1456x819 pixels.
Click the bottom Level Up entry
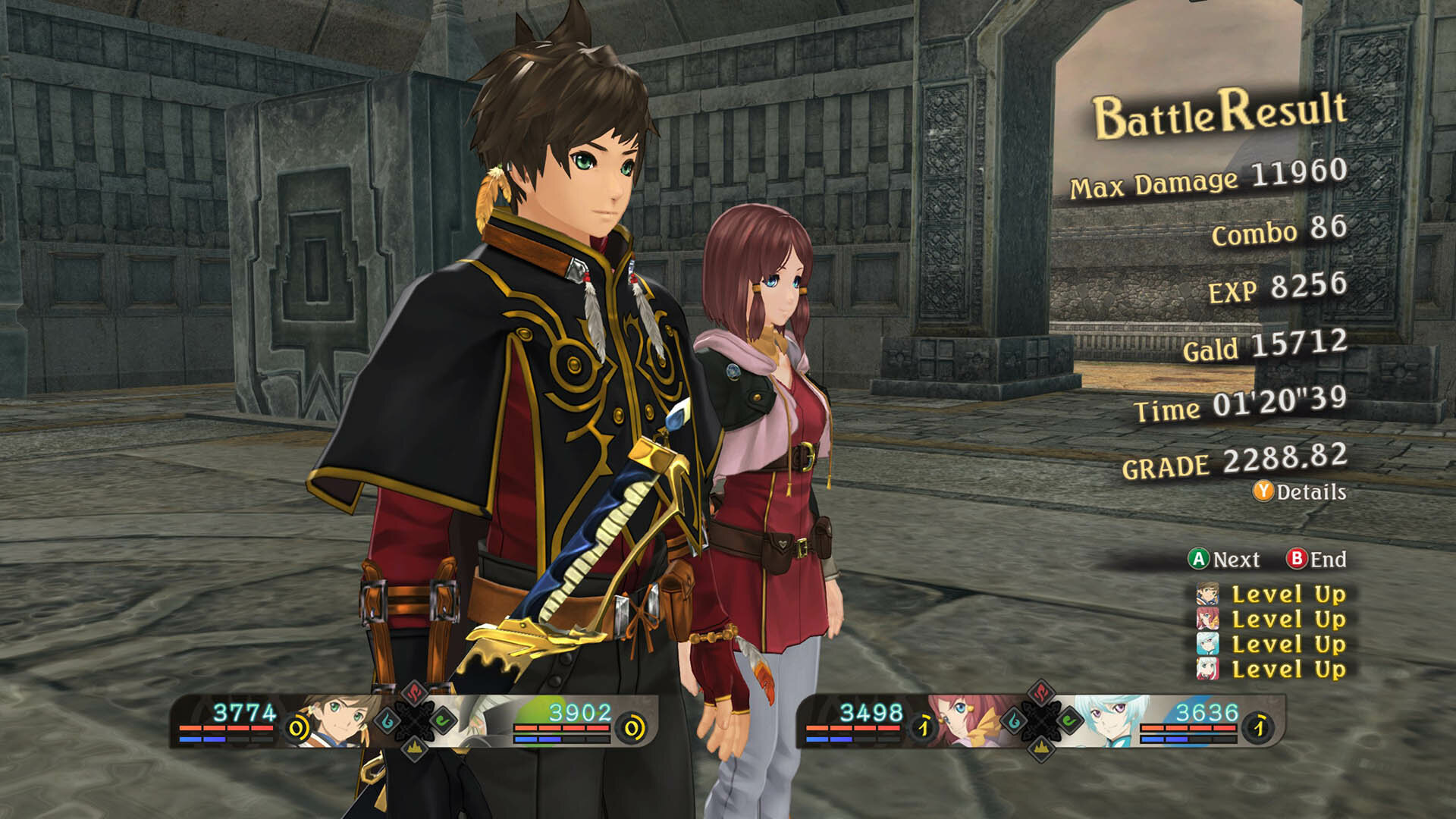tap(1272, 670)
